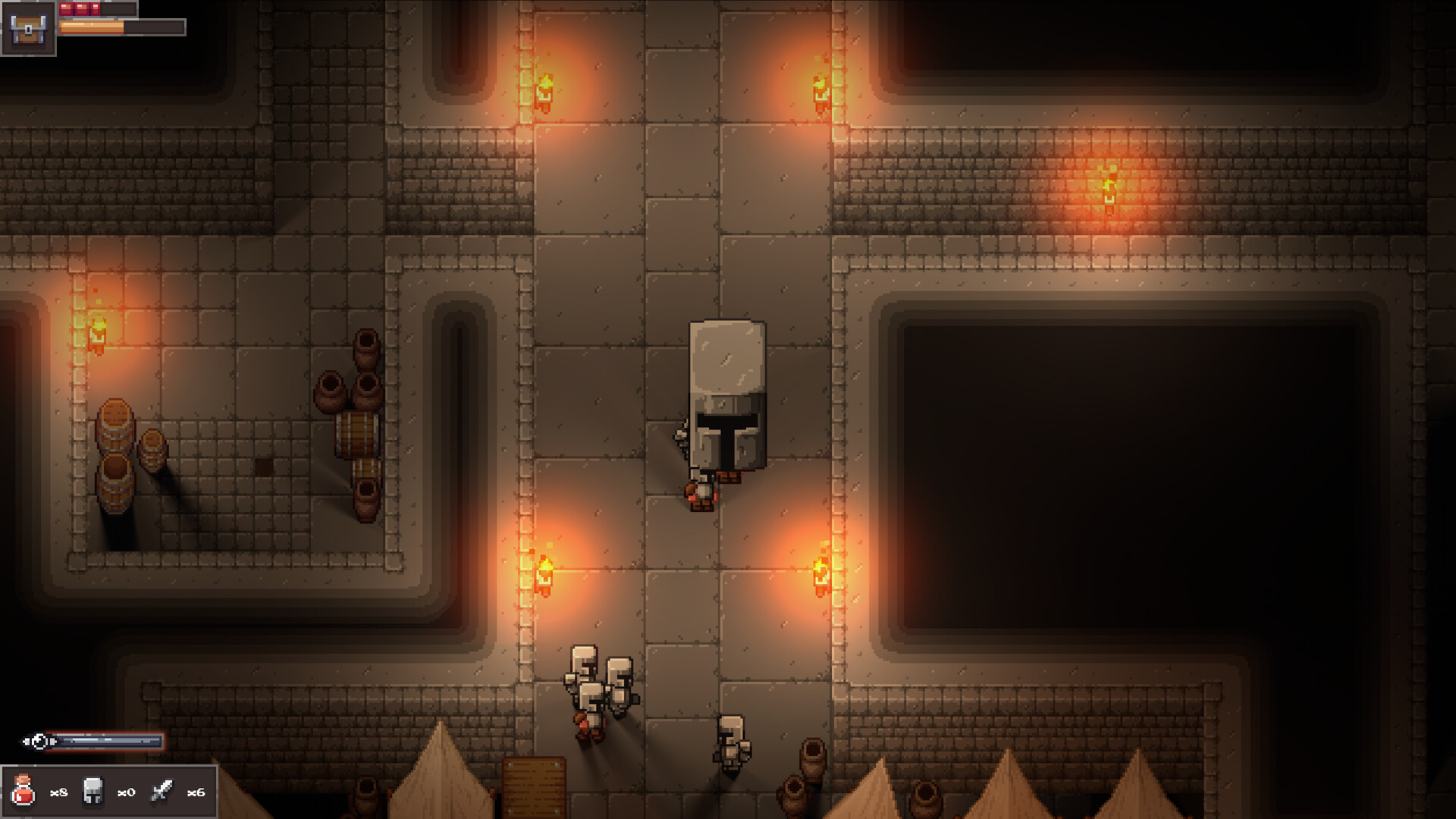Click the last red health segment
The image size is (1456, 819).
click(96, 8)
